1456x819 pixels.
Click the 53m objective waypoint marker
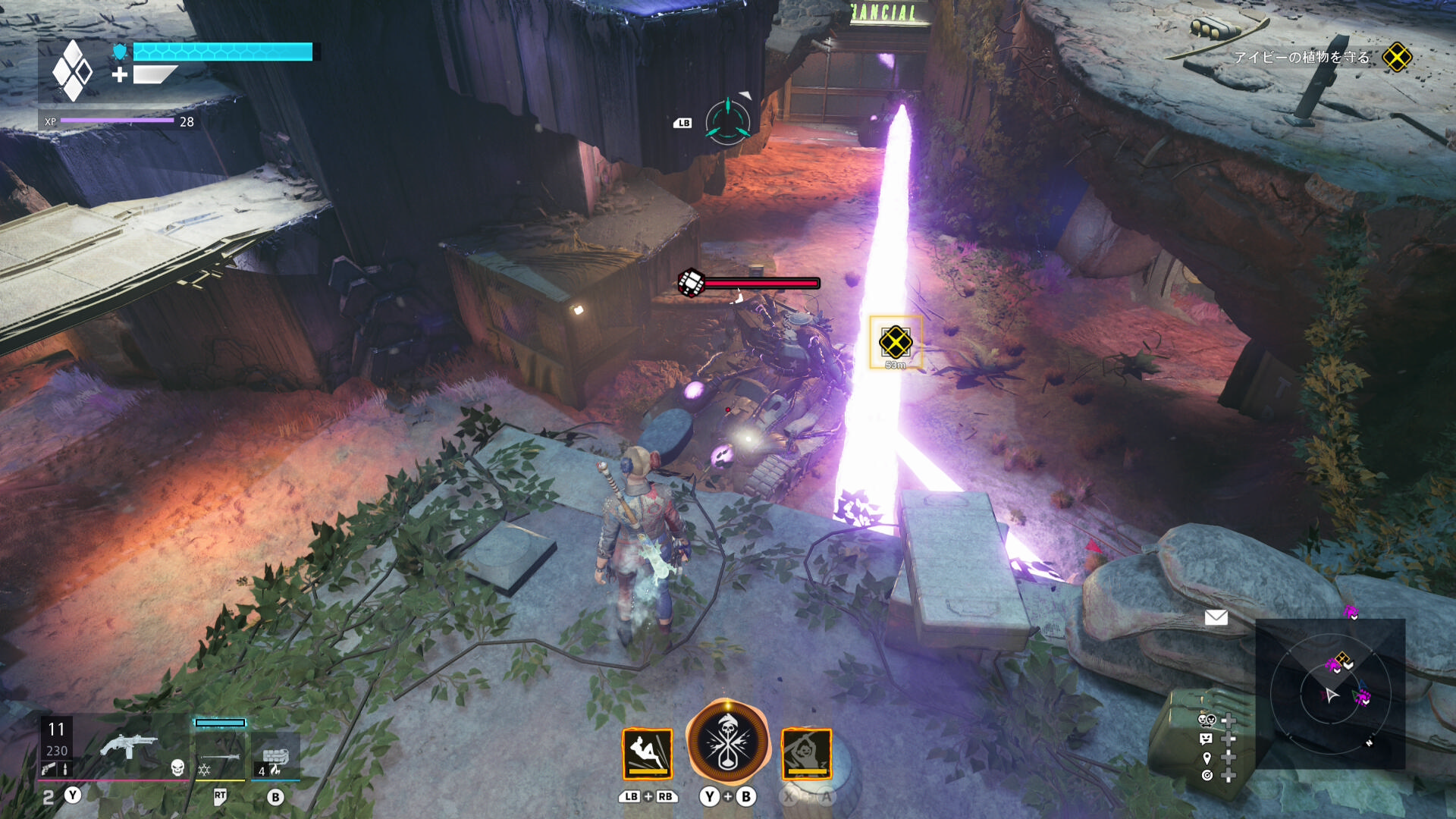[x=896, y=343]
